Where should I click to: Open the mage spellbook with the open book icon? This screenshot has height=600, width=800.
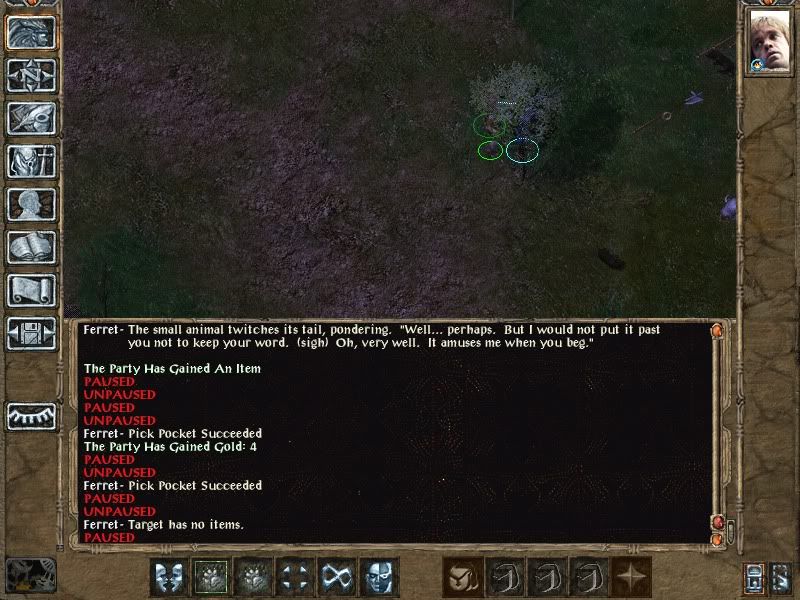coord(31,247)
